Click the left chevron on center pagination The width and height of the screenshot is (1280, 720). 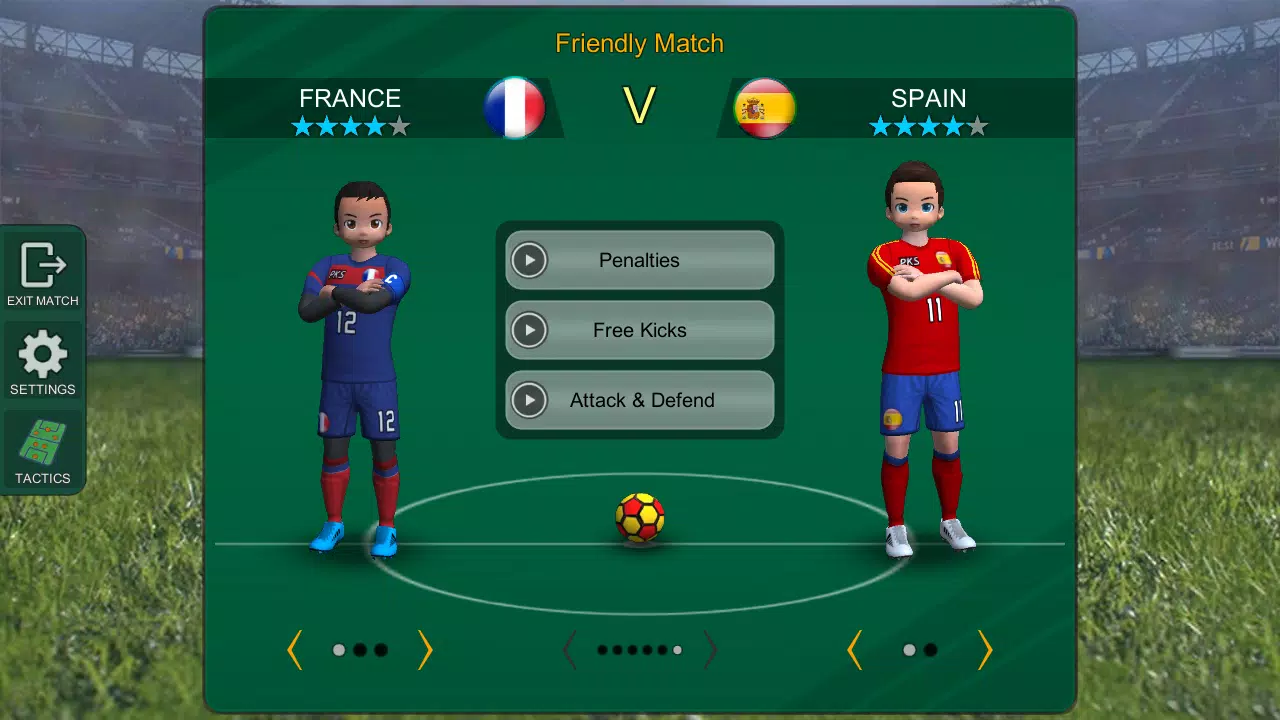pyautogui.click(x=567, y=650)
